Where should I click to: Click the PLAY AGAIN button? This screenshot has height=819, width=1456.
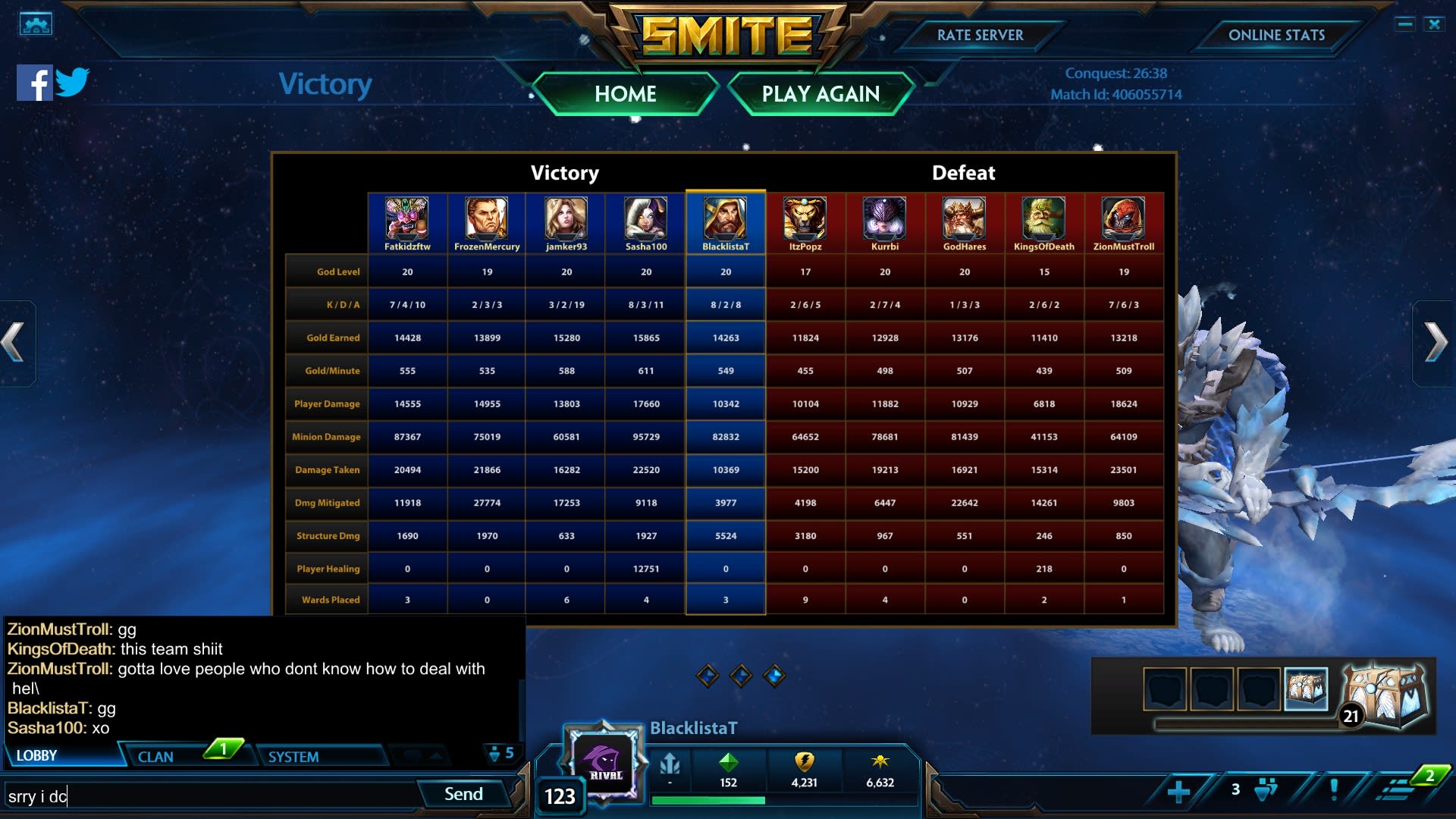821,94
